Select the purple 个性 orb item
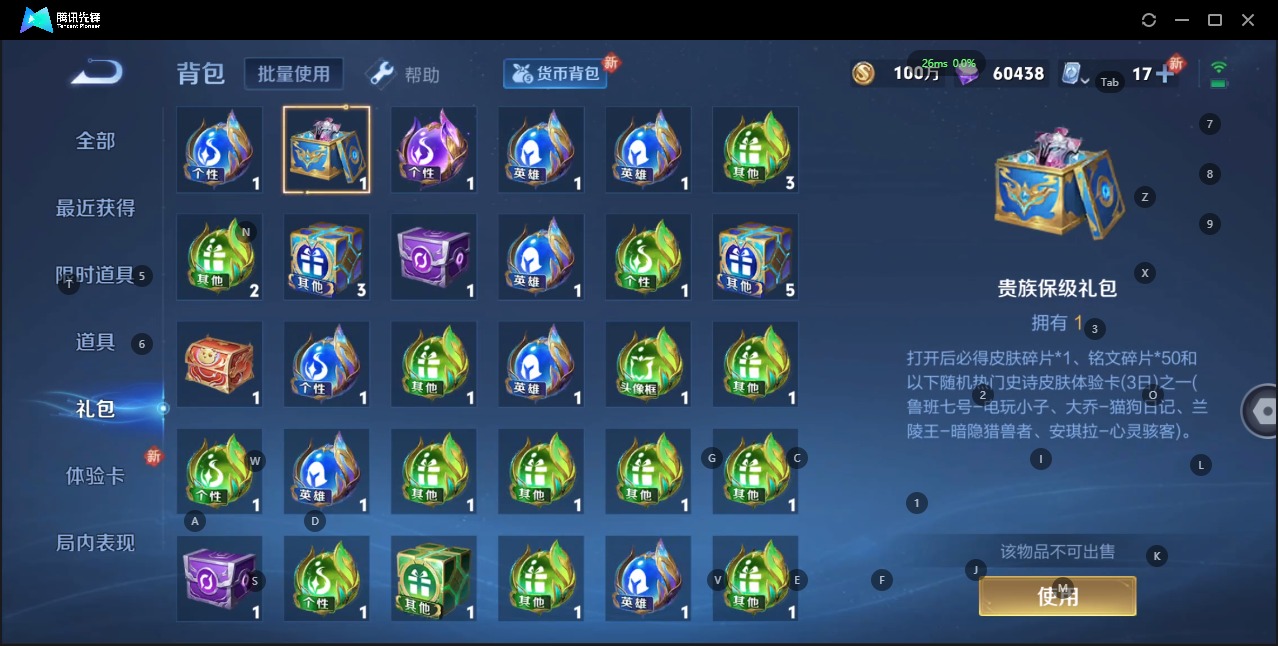 (433, 149)
